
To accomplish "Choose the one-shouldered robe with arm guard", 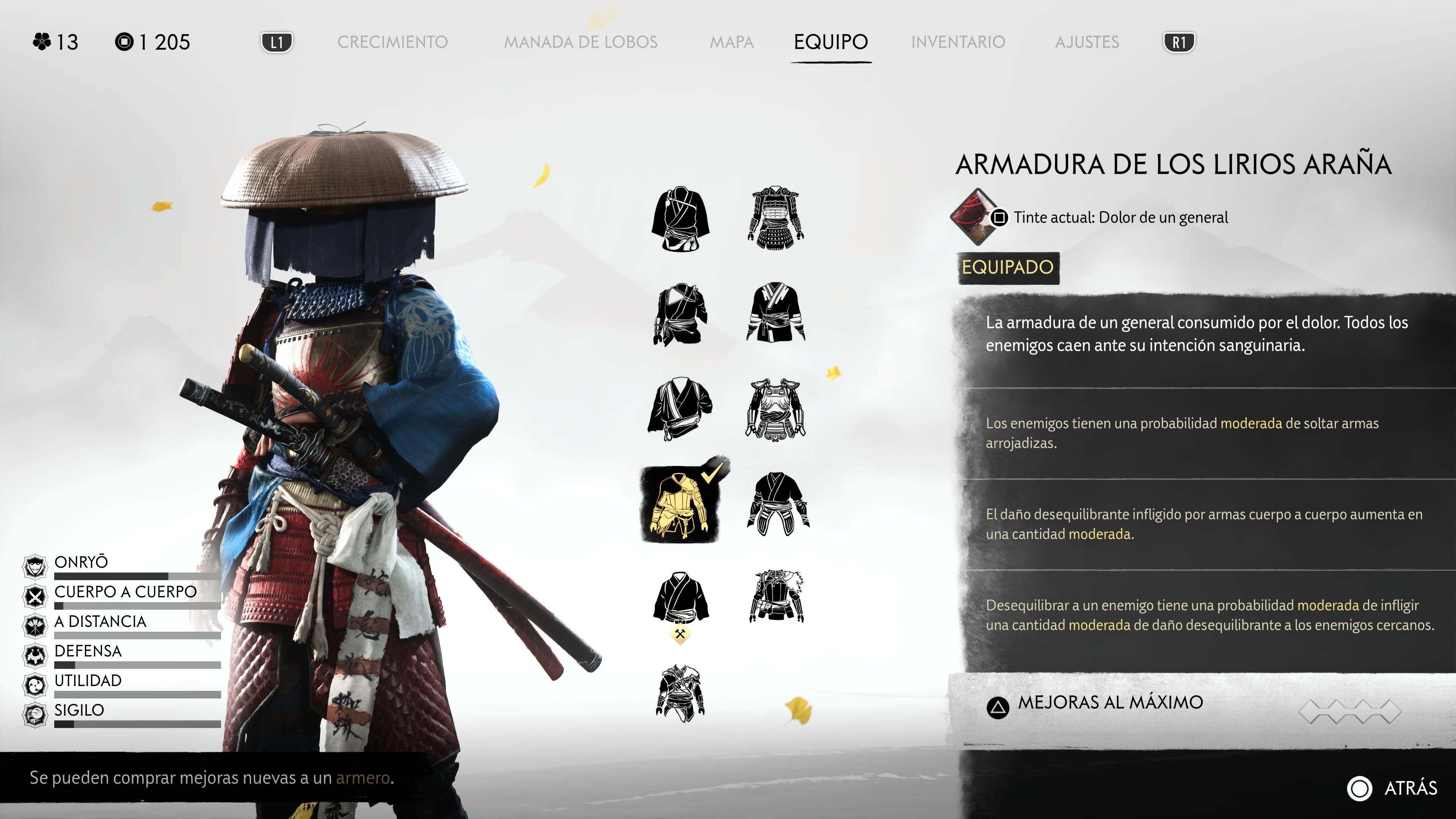I will click(681, 314).
